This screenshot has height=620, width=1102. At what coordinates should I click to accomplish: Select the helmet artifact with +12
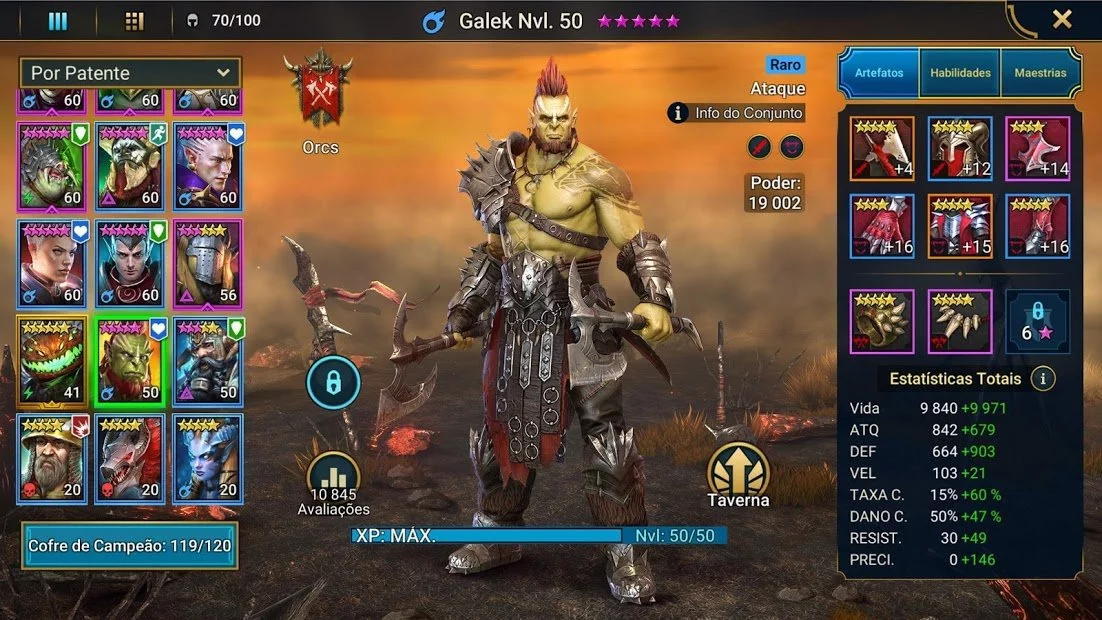[960, 149]
